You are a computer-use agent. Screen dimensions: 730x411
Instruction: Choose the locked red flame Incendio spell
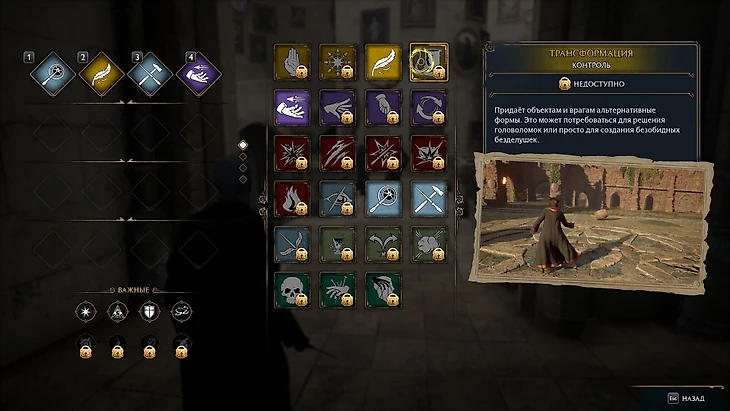coord(292,198)
